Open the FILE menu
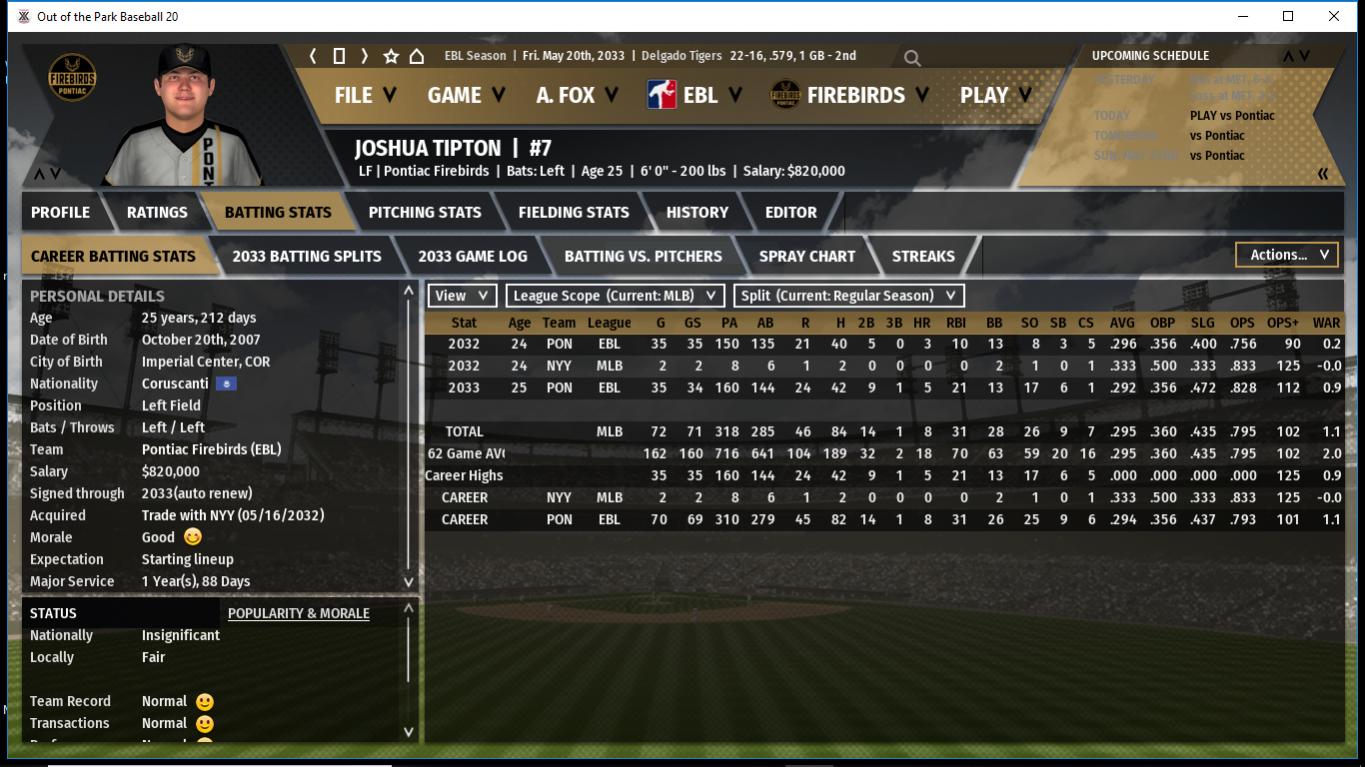Viewport: 1365px width, 767px height. point(364,95)
